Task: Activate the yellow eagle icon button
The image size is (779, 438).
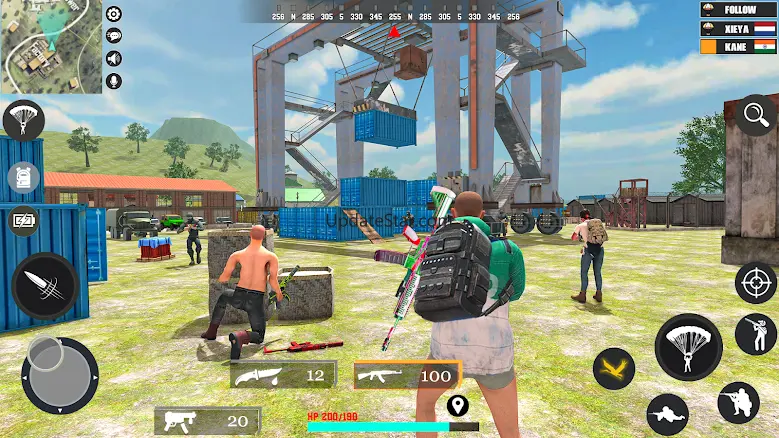Action: (x=614, y=368)
